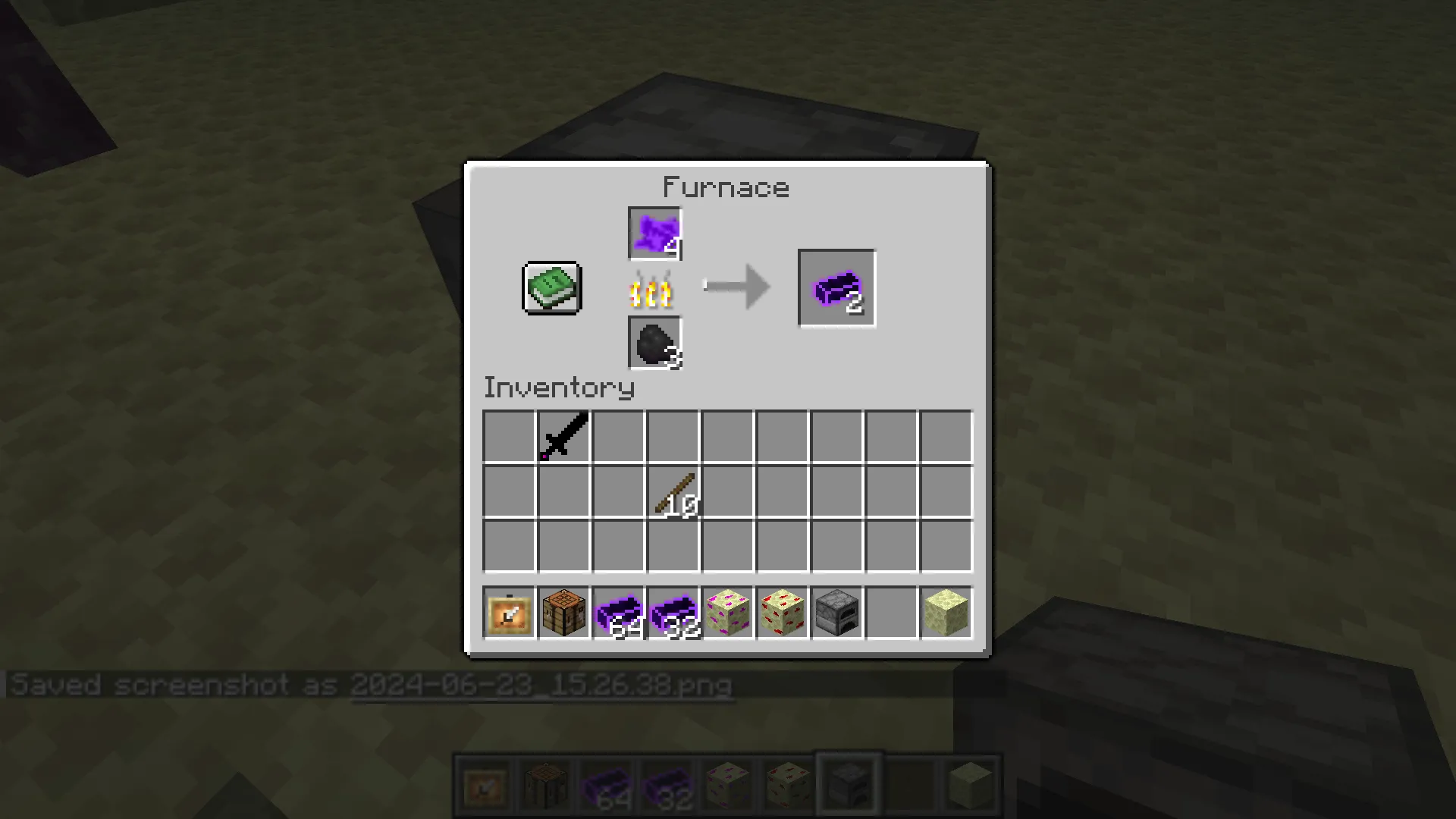This screenshot has width=1456, height=819.
Task: Select the stack of 32 purple ingots
Action: (x=672, y=613)
